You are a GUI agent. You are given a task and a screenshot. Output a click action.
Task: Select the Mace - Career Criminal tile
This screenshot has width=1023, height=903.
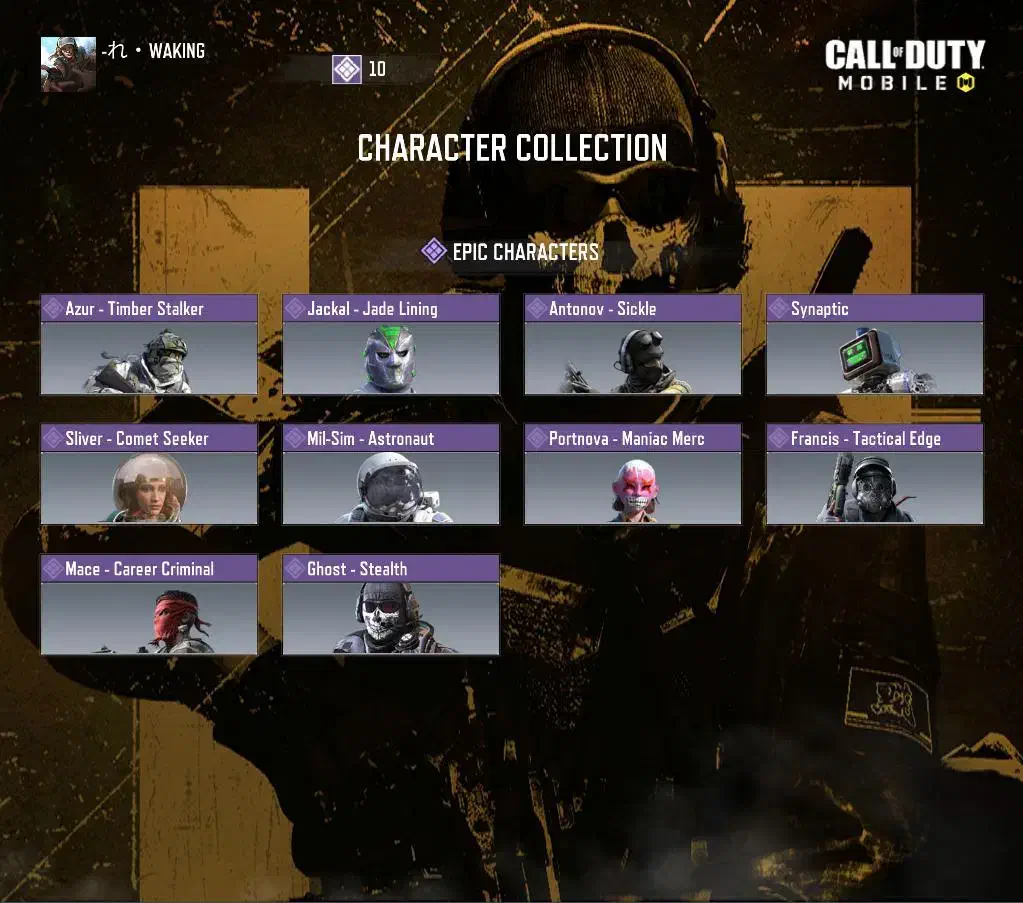click(149, 605)
